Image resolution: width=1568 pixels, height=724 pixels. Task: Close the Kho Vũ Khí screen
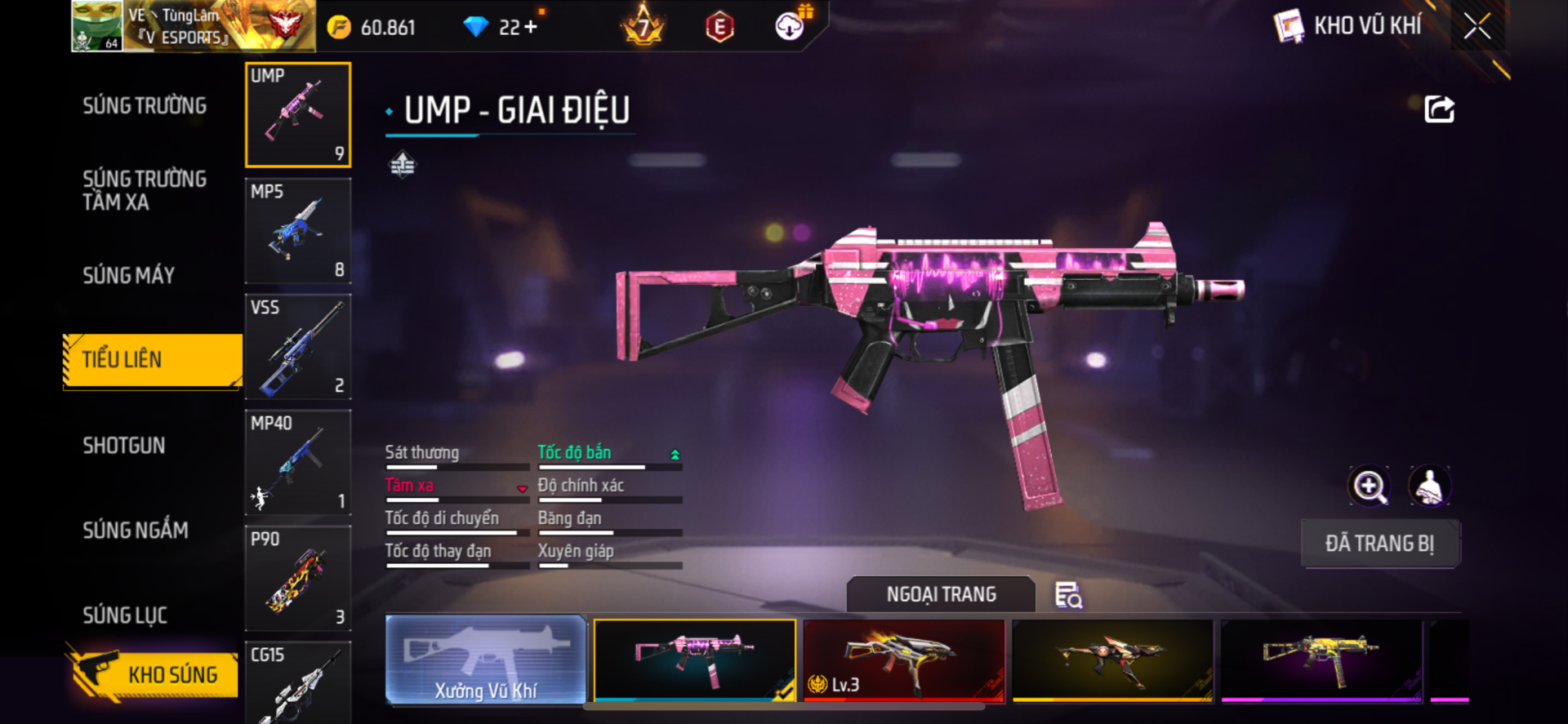1477,26
